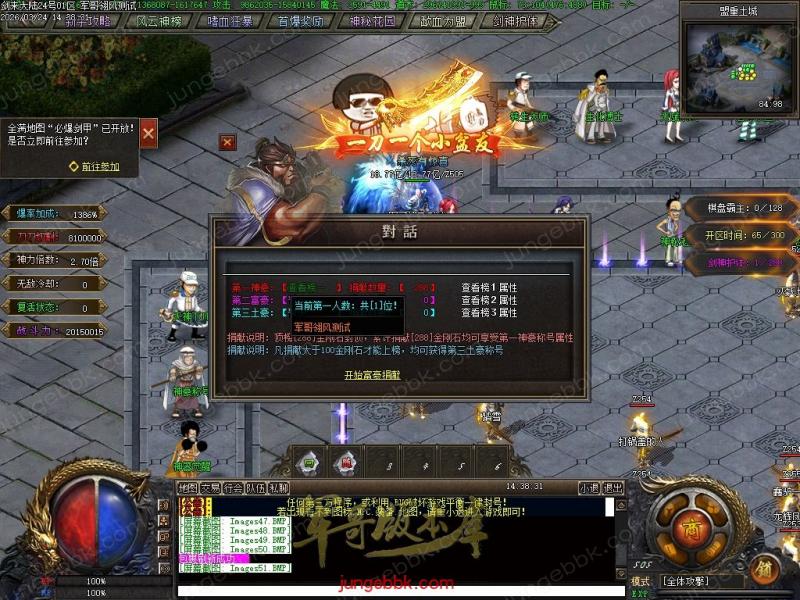
Task: Close the 必爆剑甲 event notification
Action: click(x=148, y=133)
